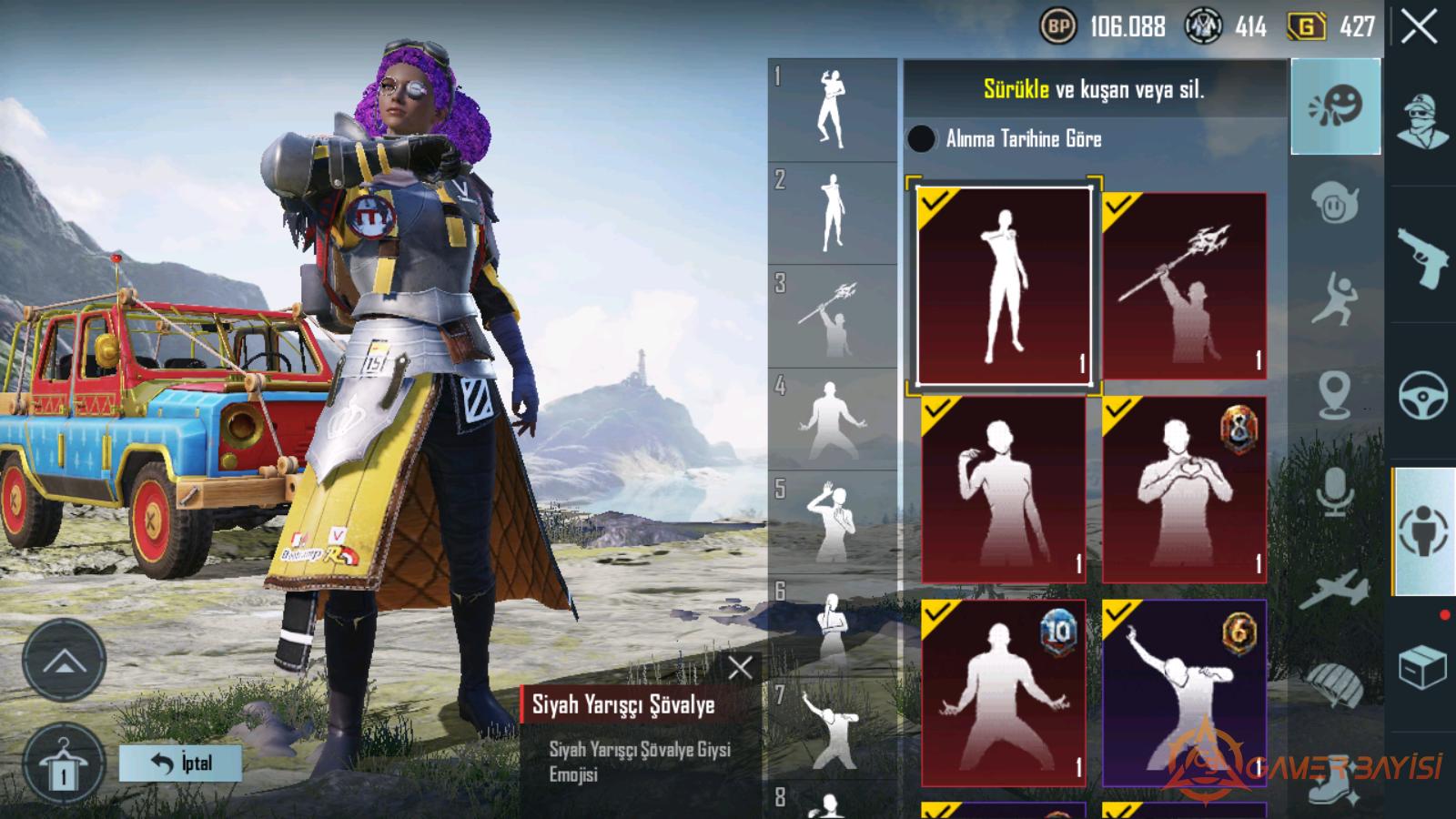The height and width of the screenshot is (819, 1456).
Task: Switch to the pistol weapons category
Action: click(x=1423, y=258)
